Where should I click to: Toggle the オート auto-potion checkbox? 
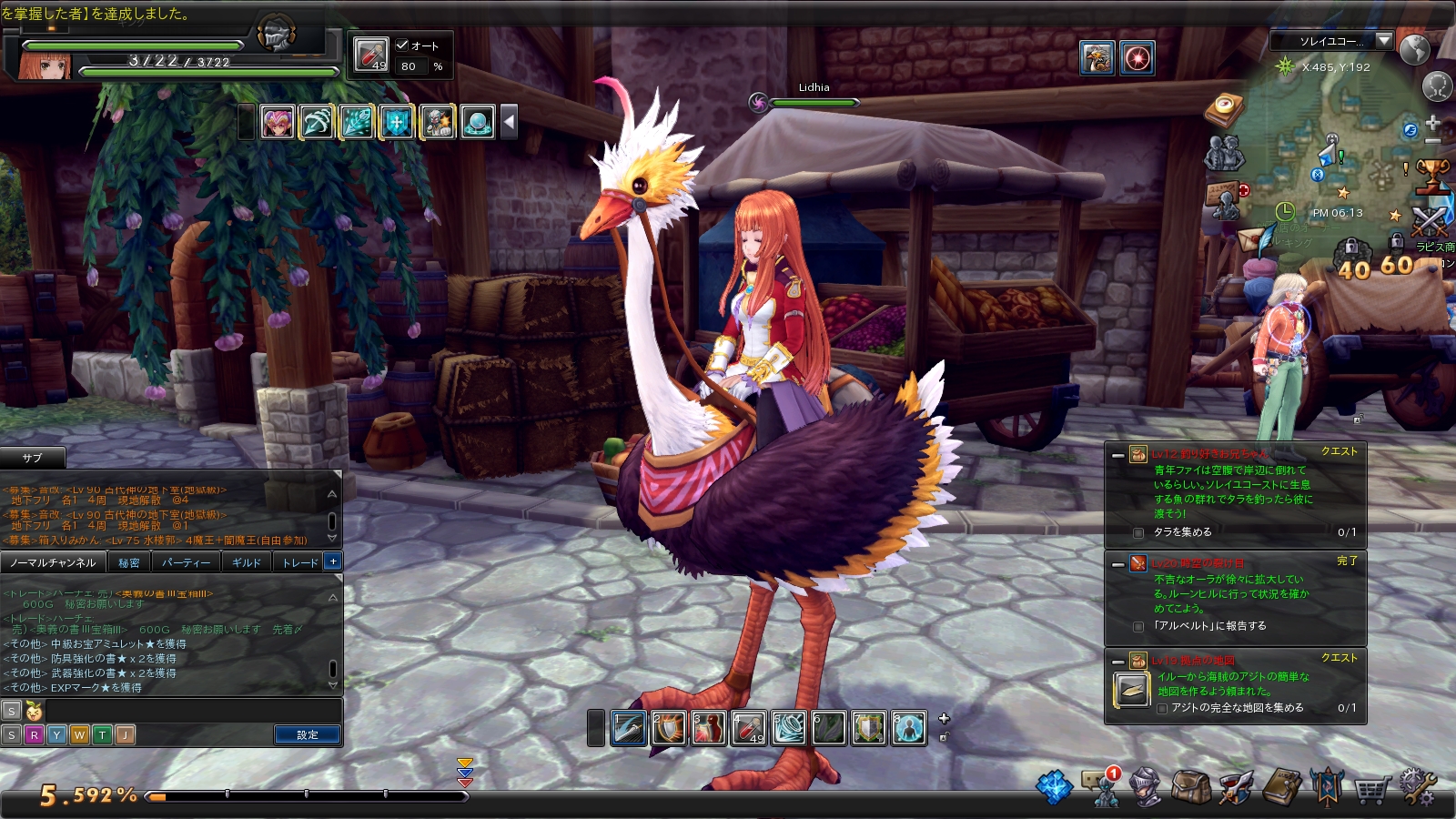pos(402,45)
